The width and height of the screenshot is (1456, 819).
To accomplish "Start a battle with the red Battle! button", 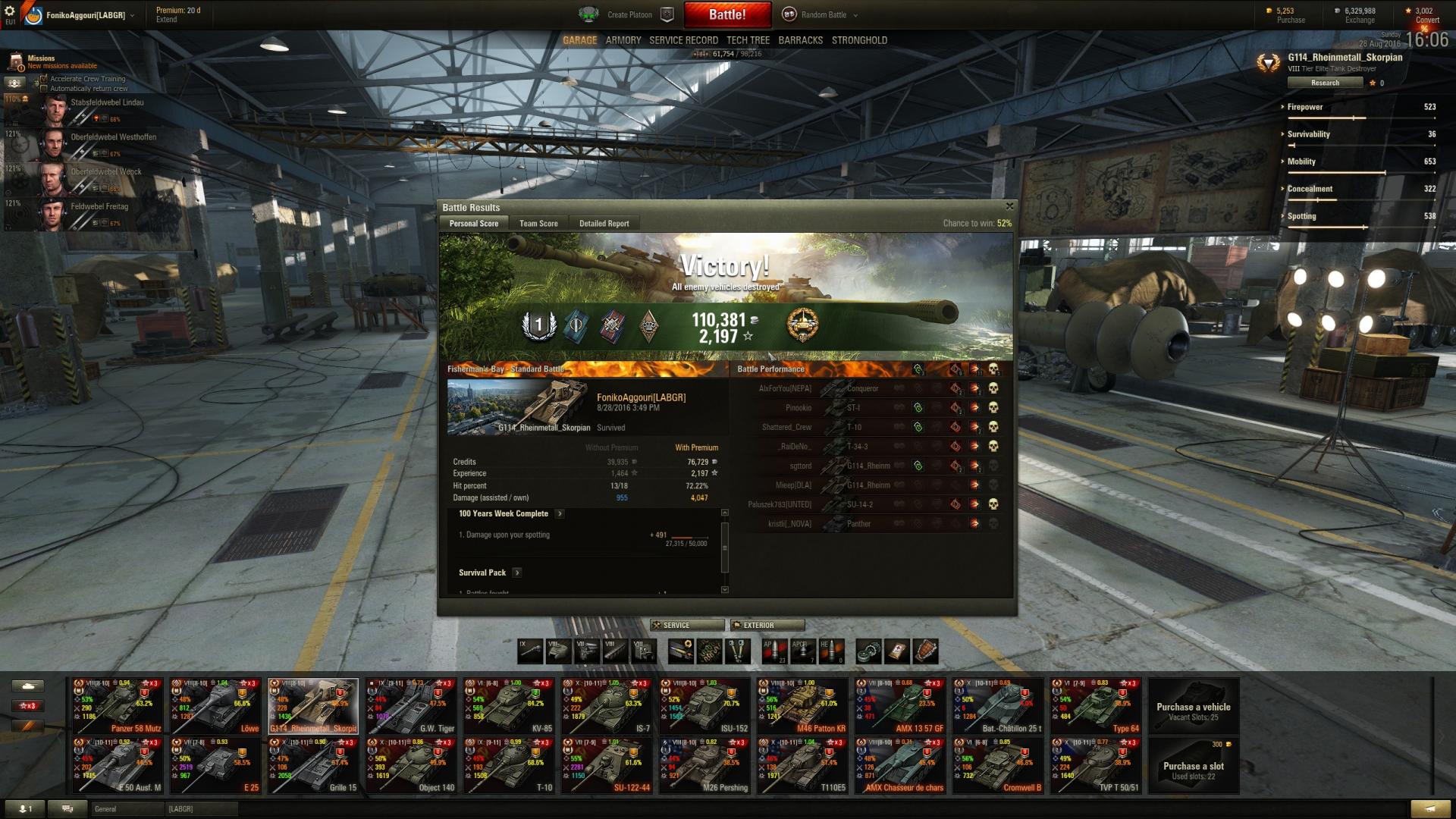I will click(x=727, y=14).
